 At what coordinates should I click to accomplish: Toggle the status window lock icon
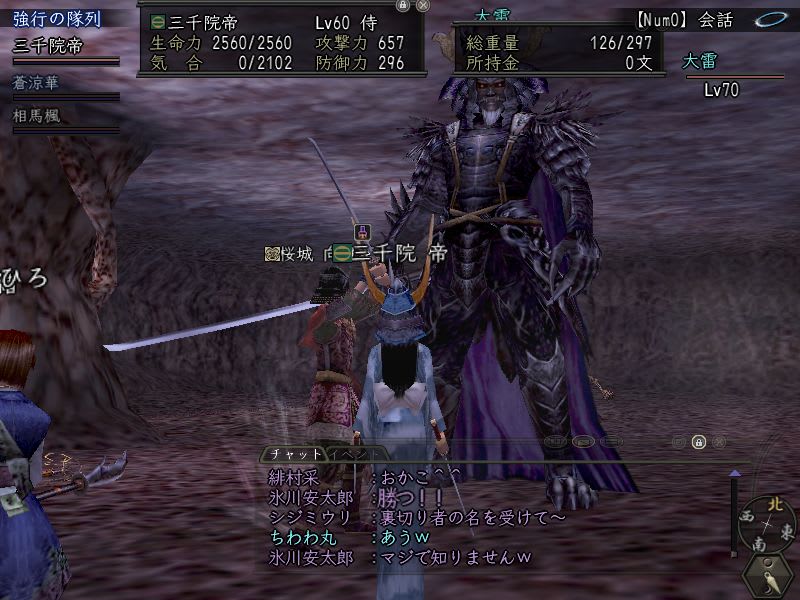click(402, 5)
